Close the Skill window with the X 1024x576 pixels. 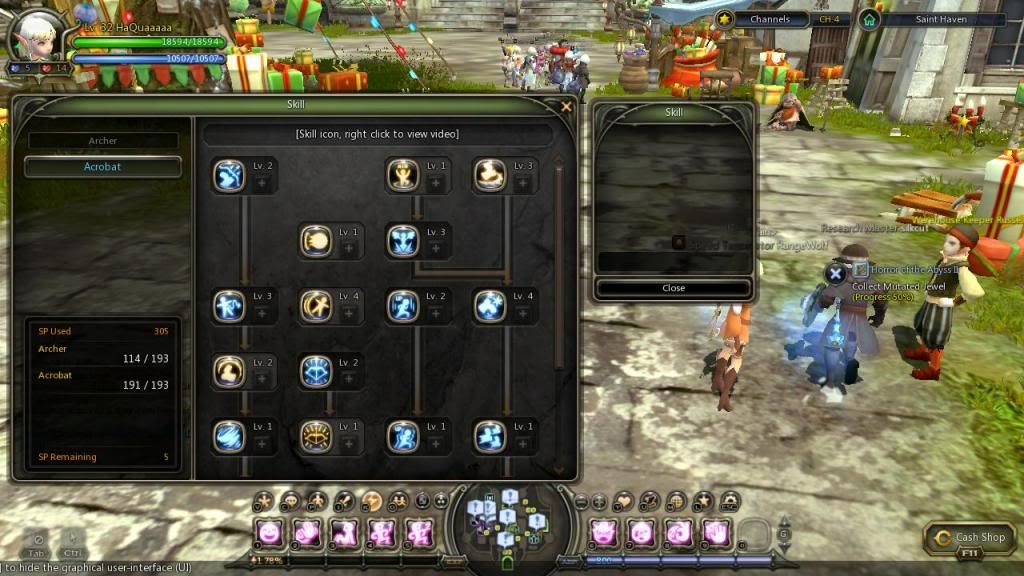click(x=566, y=106)
